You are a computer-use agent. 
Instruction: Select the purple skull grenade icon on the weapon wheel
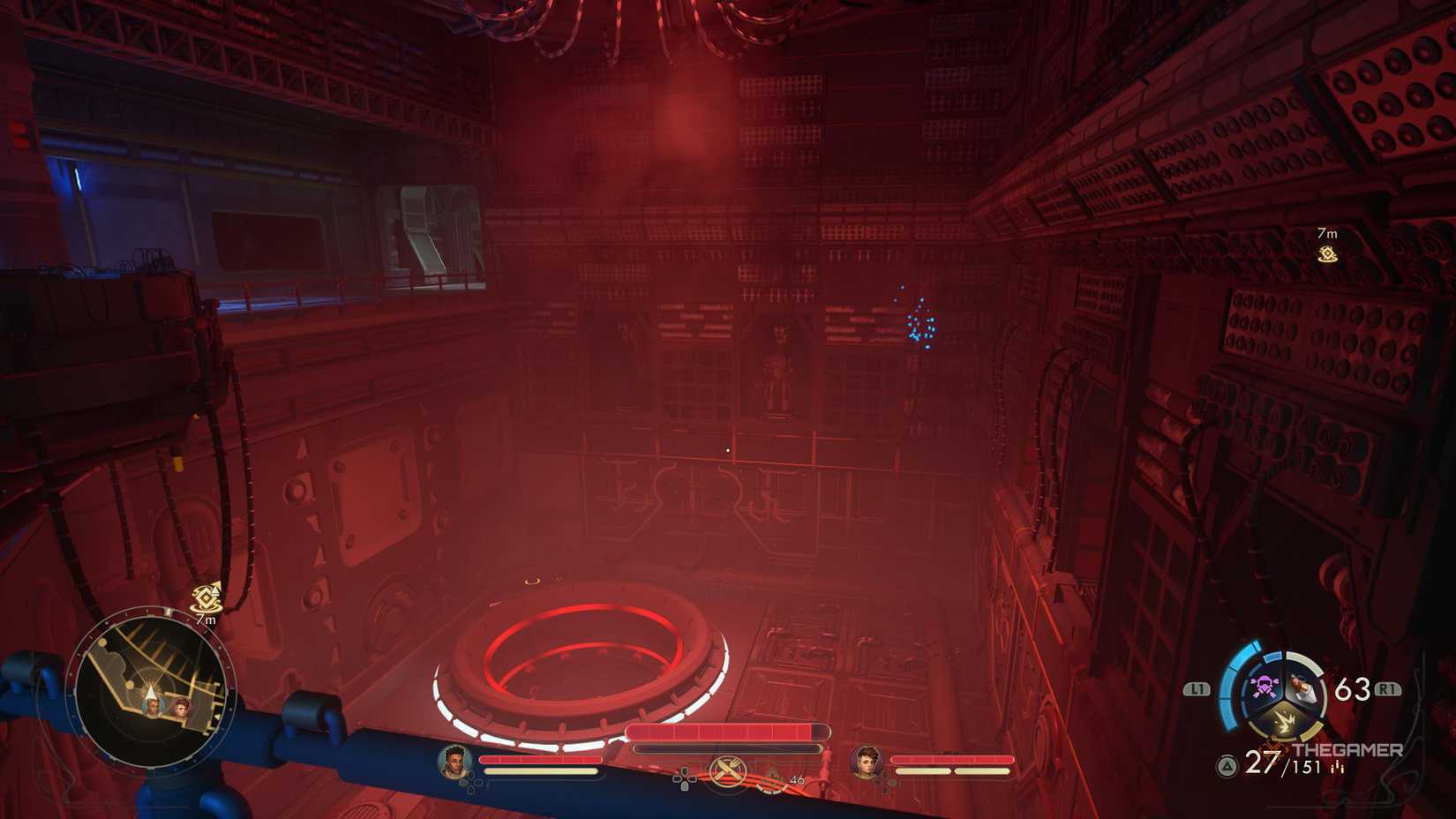click(1264, 685)
